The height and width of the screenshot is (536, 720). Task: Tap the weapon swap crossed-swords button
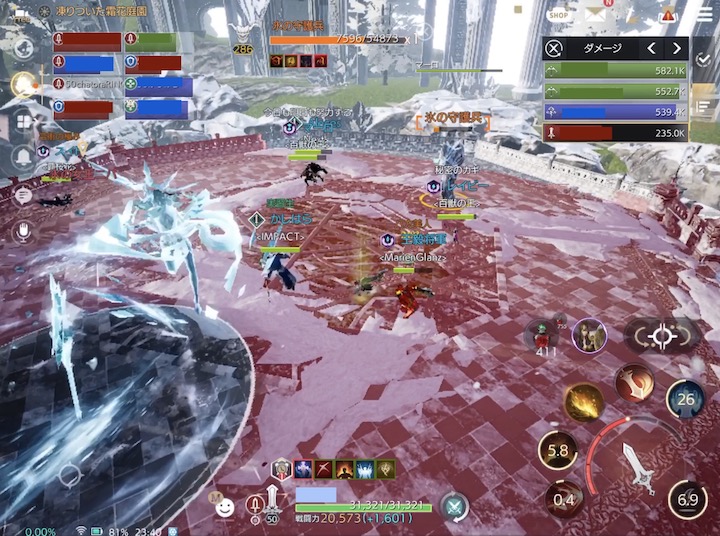pos(455,507)
